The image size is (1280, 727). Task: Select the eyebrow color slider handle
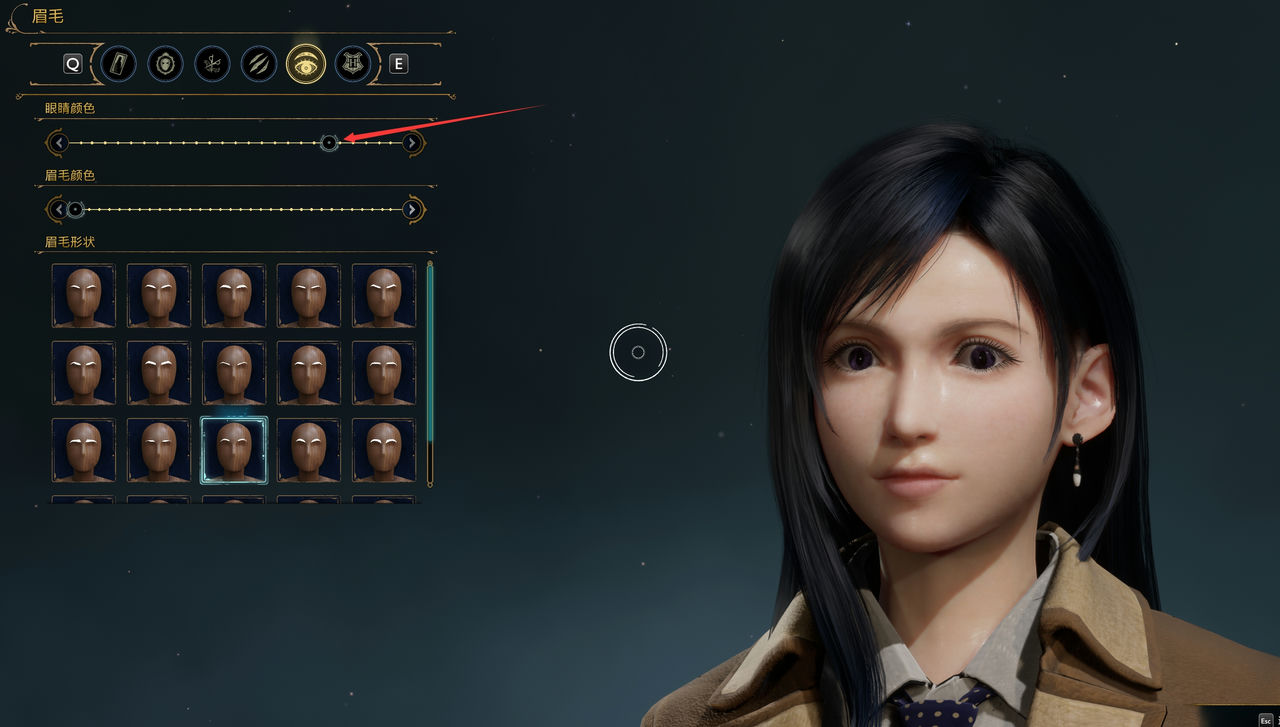76,209
